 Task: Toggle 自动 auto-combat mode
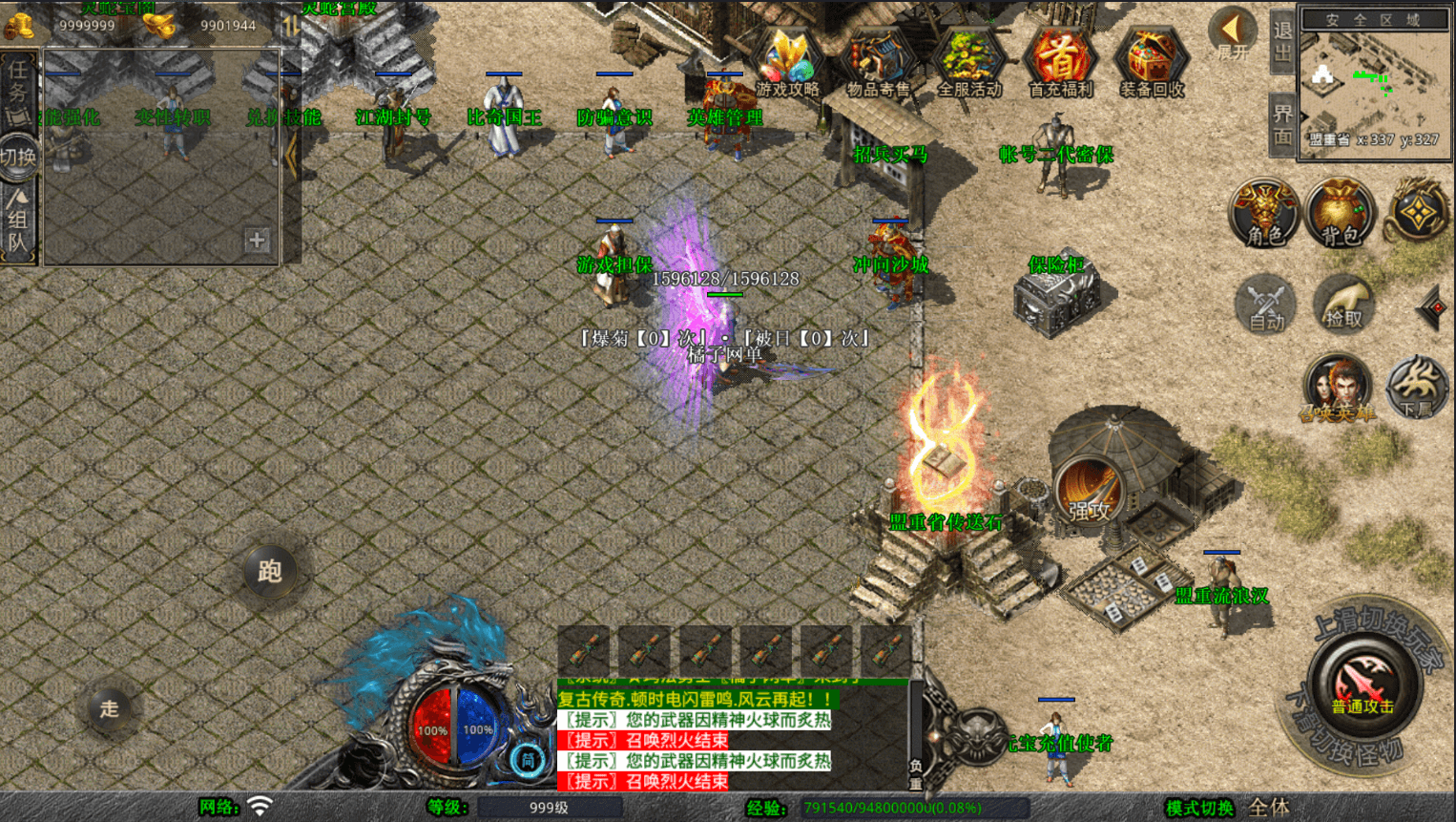(1266, 306)
